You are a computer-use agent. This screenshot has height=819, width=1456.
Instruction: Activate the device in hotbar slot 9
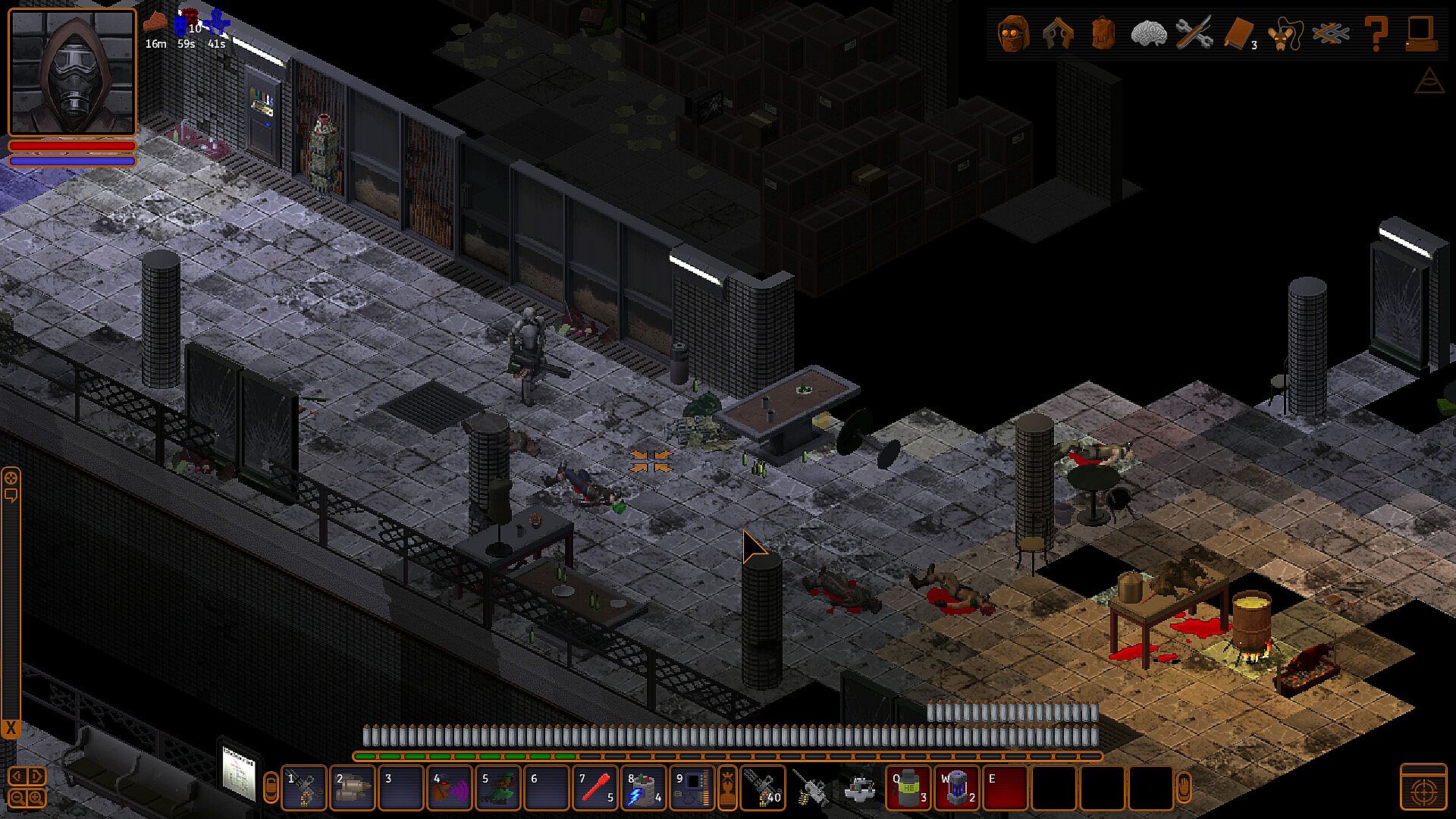point(692,788)
